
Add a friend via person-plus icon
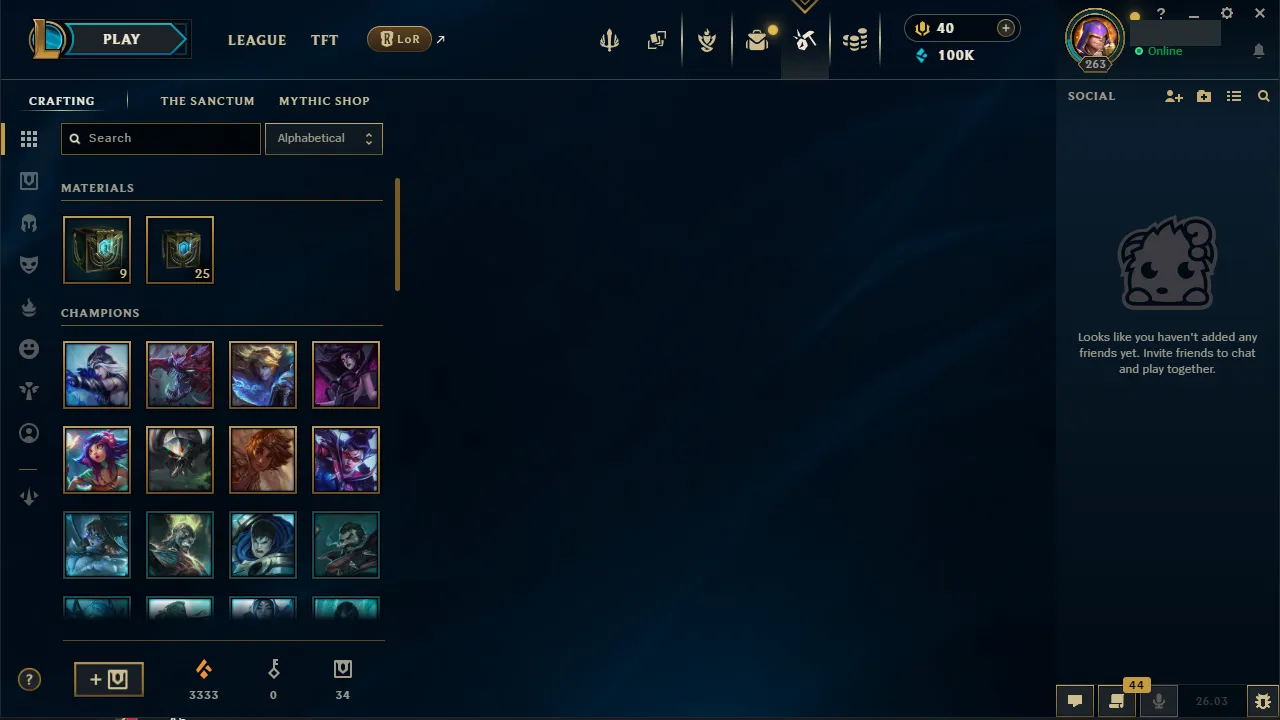coord(1174,96)
